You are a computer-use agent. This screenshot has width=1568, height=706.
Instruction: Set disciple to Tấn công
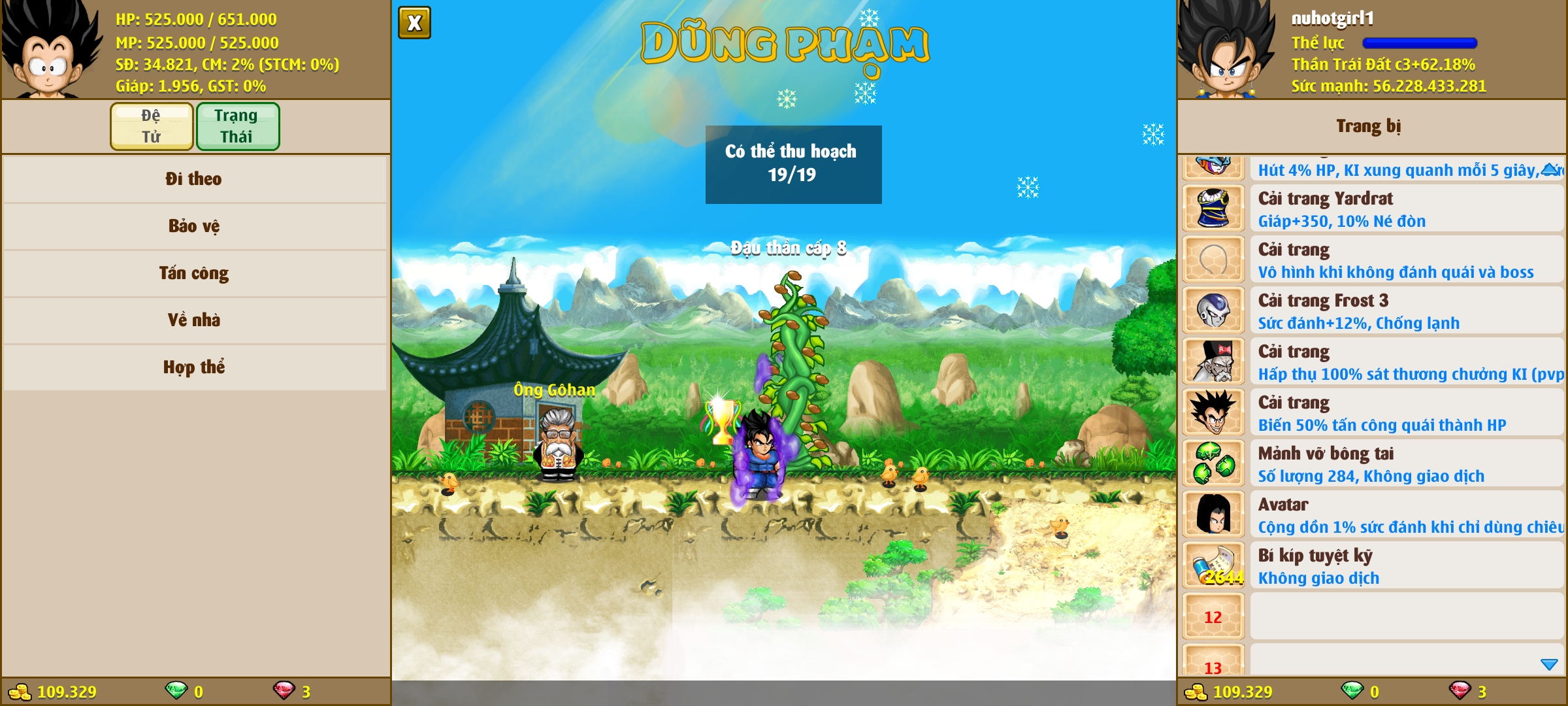point(194,273)
